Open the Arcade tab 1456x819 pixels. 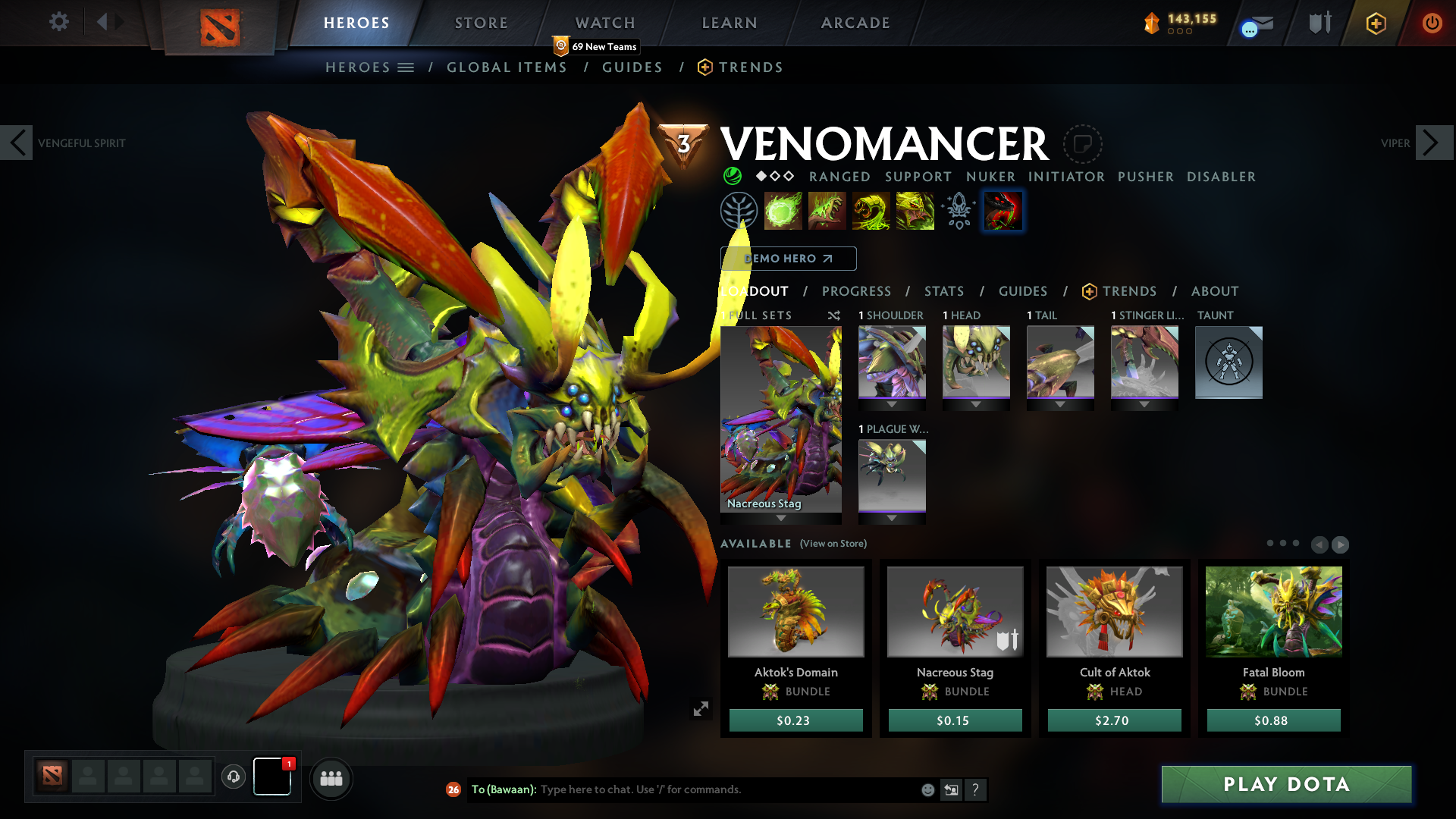[855, 23]
